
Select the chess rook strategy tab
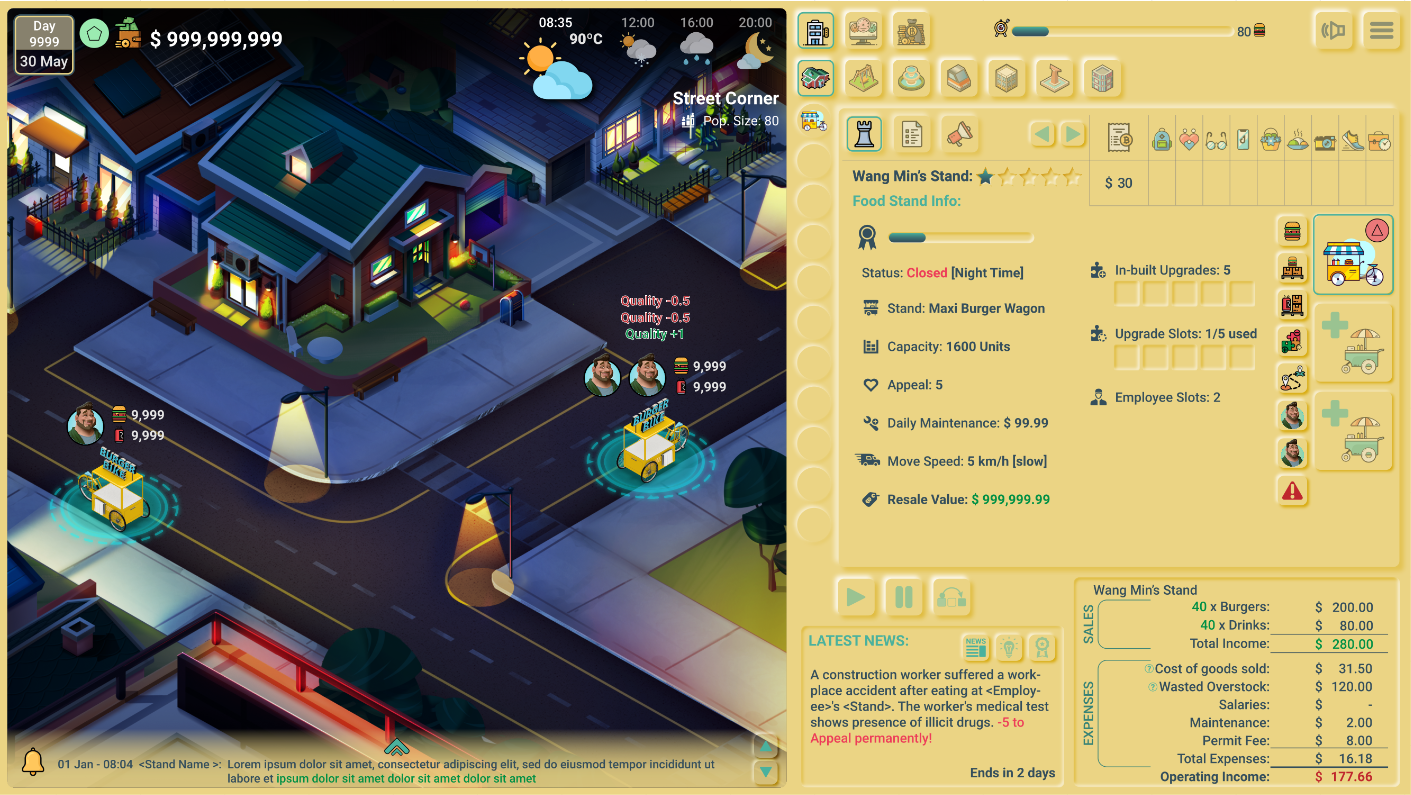click(x=864, y=134)
